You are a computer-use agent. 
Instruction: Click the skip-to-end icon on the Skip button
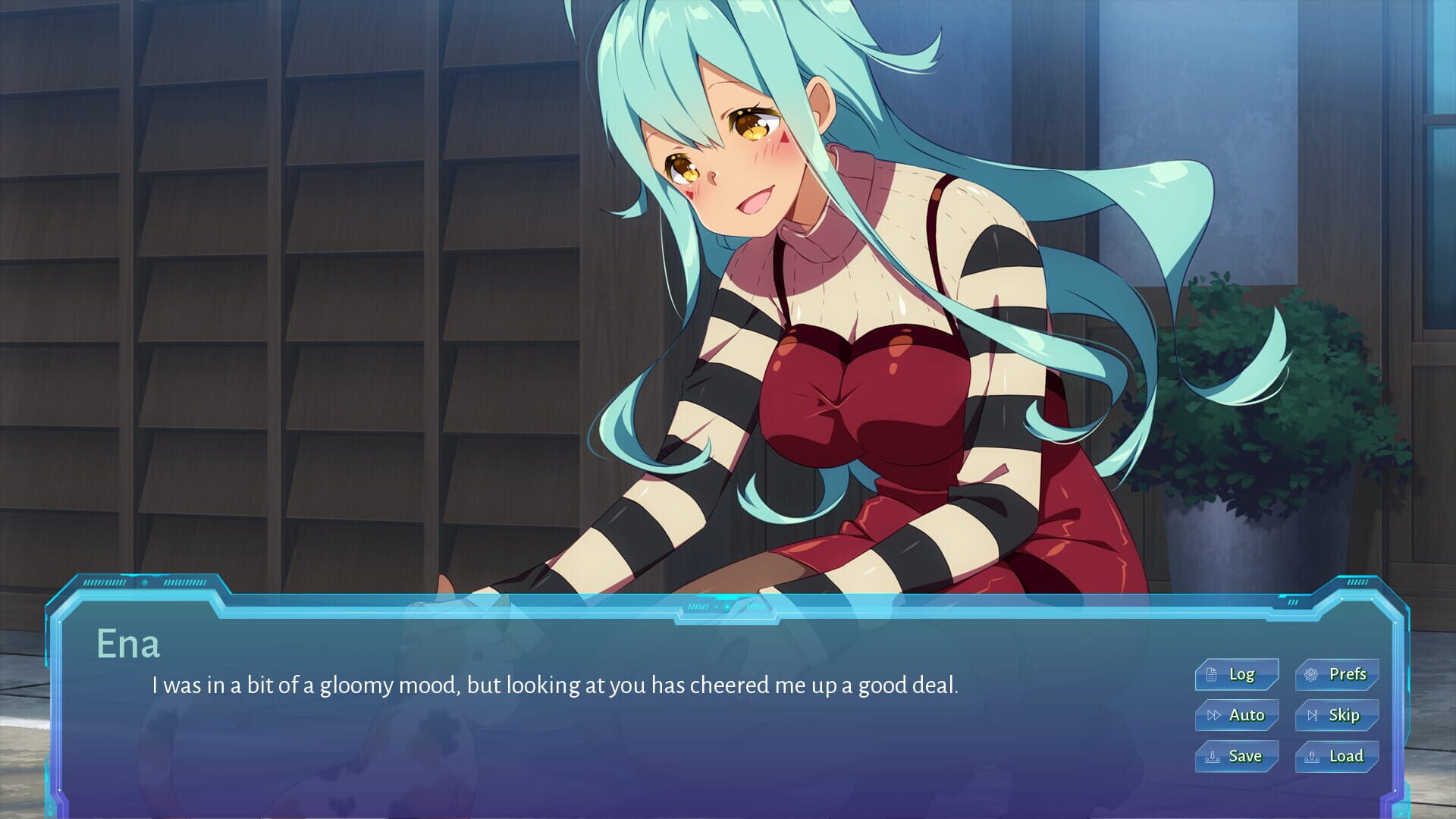point(1313,716)
